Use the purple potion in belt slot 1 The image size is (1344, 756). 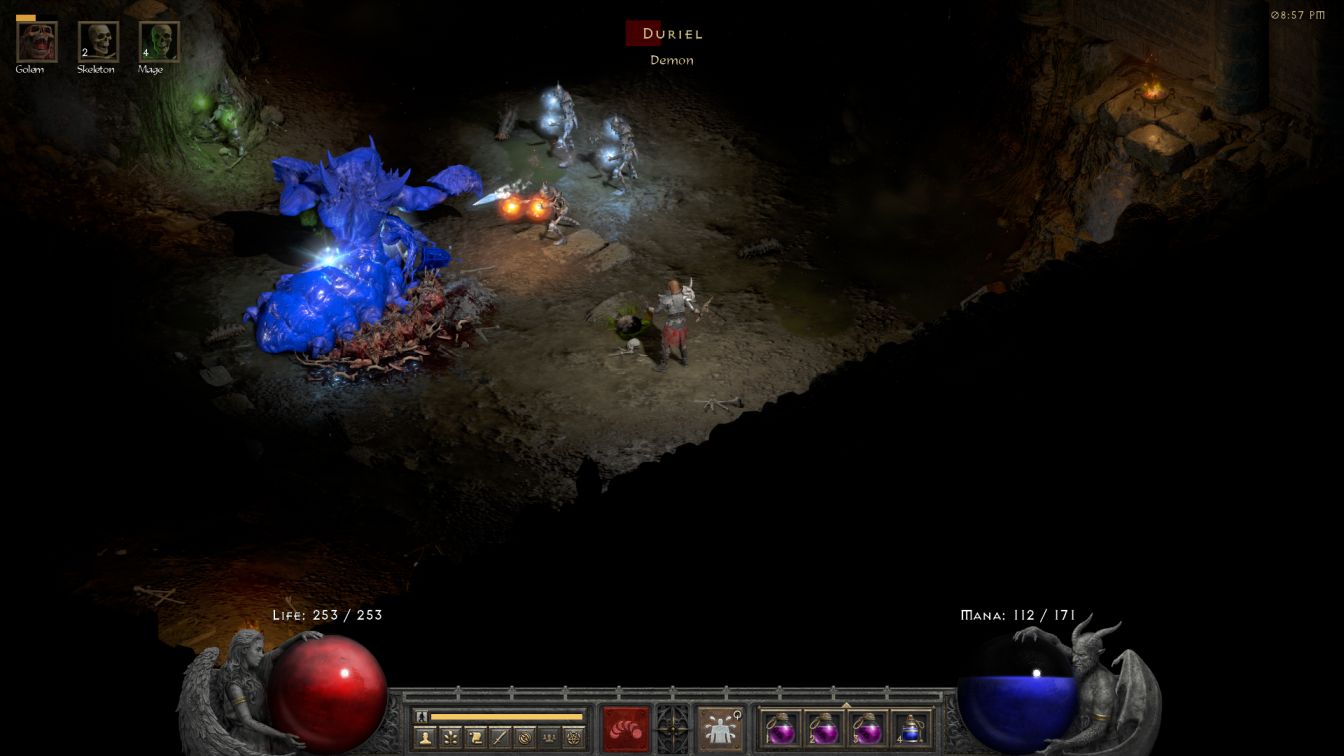coord(781,729)
